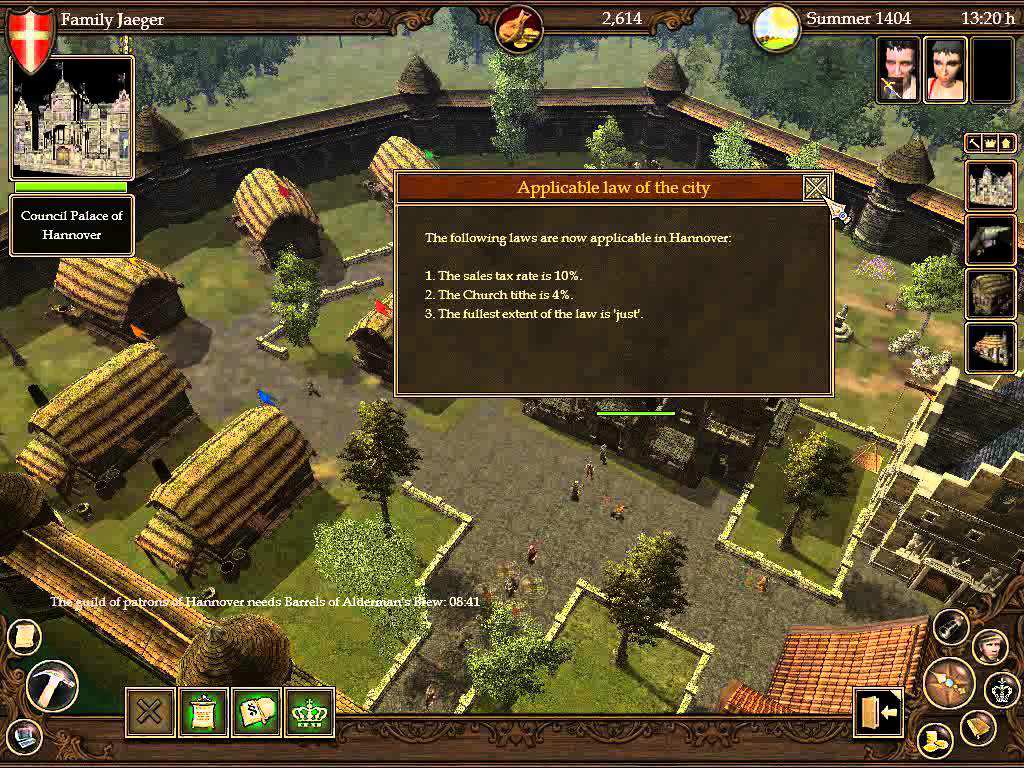Viewport: 1024px width, 768px height.
Task: Close the Applicable law of the city dialog
Action: coord(817,188)
